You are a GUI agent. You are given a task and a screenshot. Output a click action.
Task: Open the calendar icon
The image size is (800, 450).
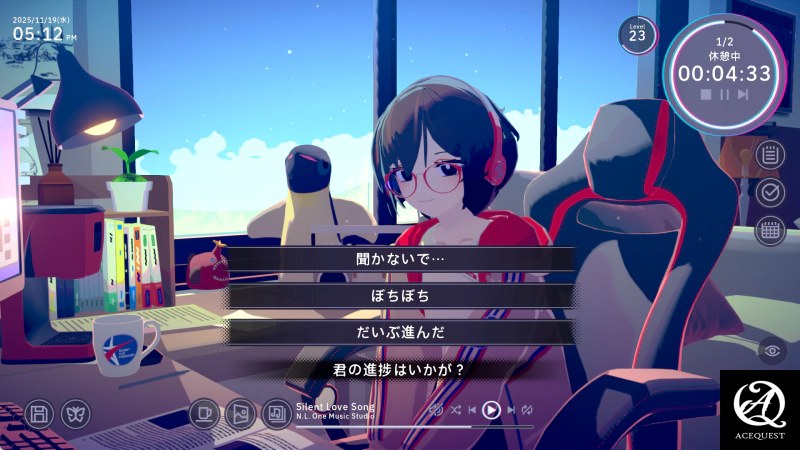point(770,230)
